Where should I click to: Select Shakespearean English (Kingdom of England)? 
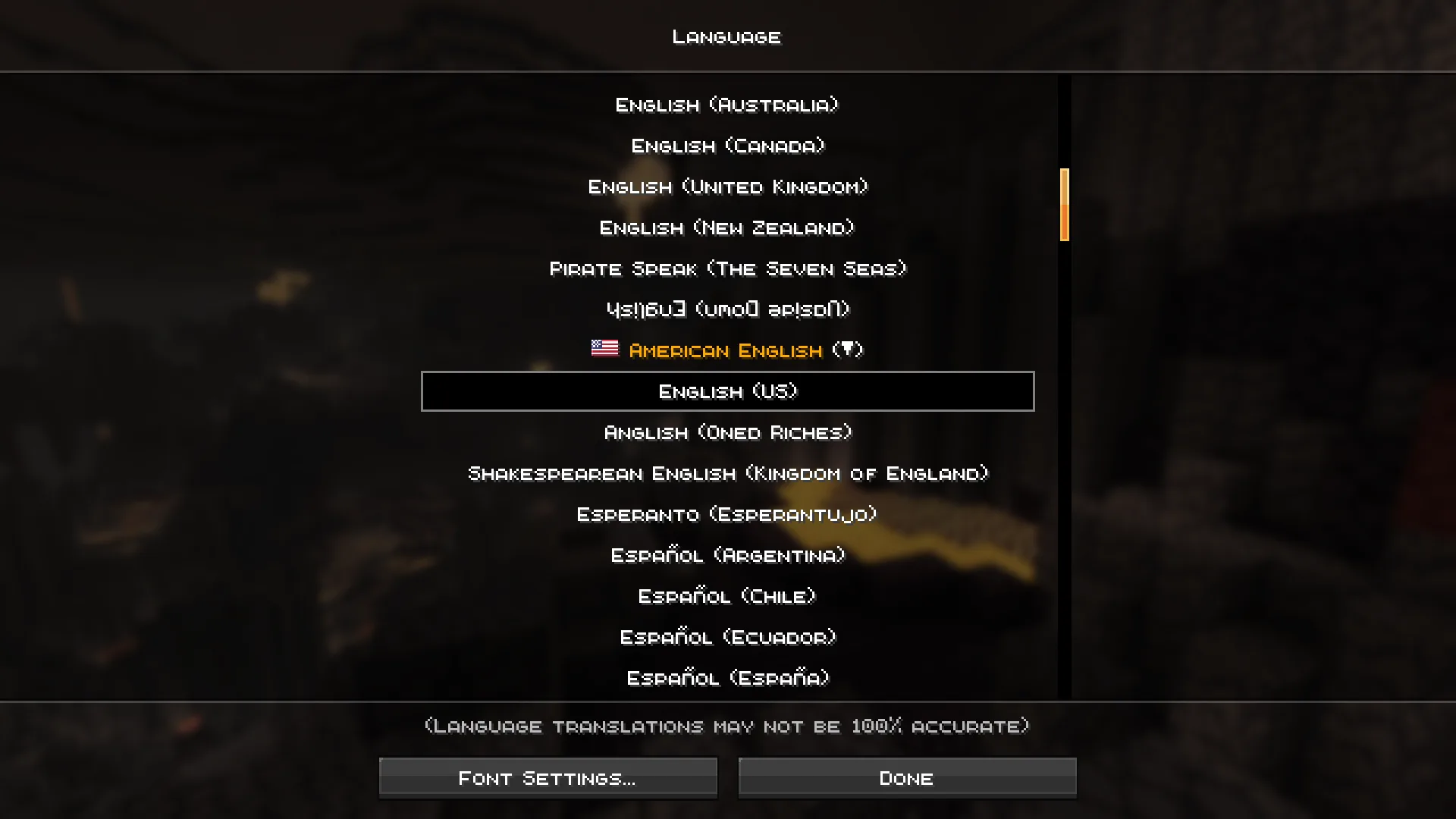click(726, 473)
